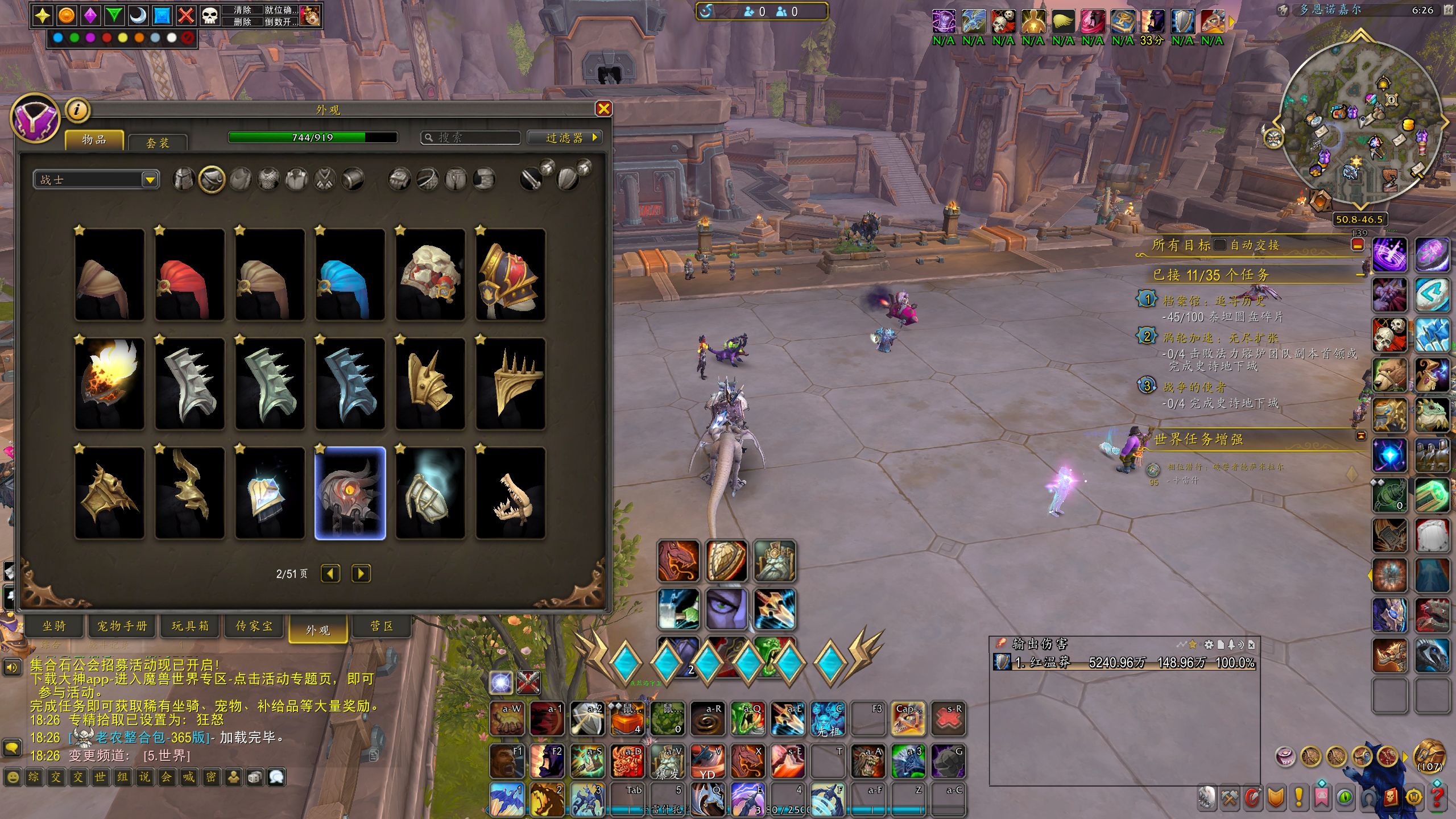Open the 坐骑 mounts tab
The width and height of the screenshot is (1456, 819).
pyautogui.click(x=55, y=626)
